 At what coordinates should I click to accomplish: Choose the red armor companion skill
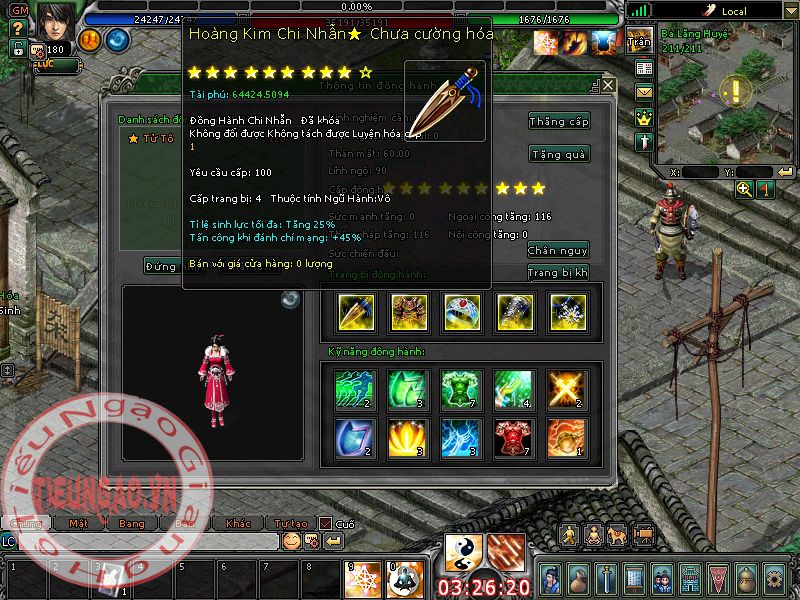(x=514, y=437)
